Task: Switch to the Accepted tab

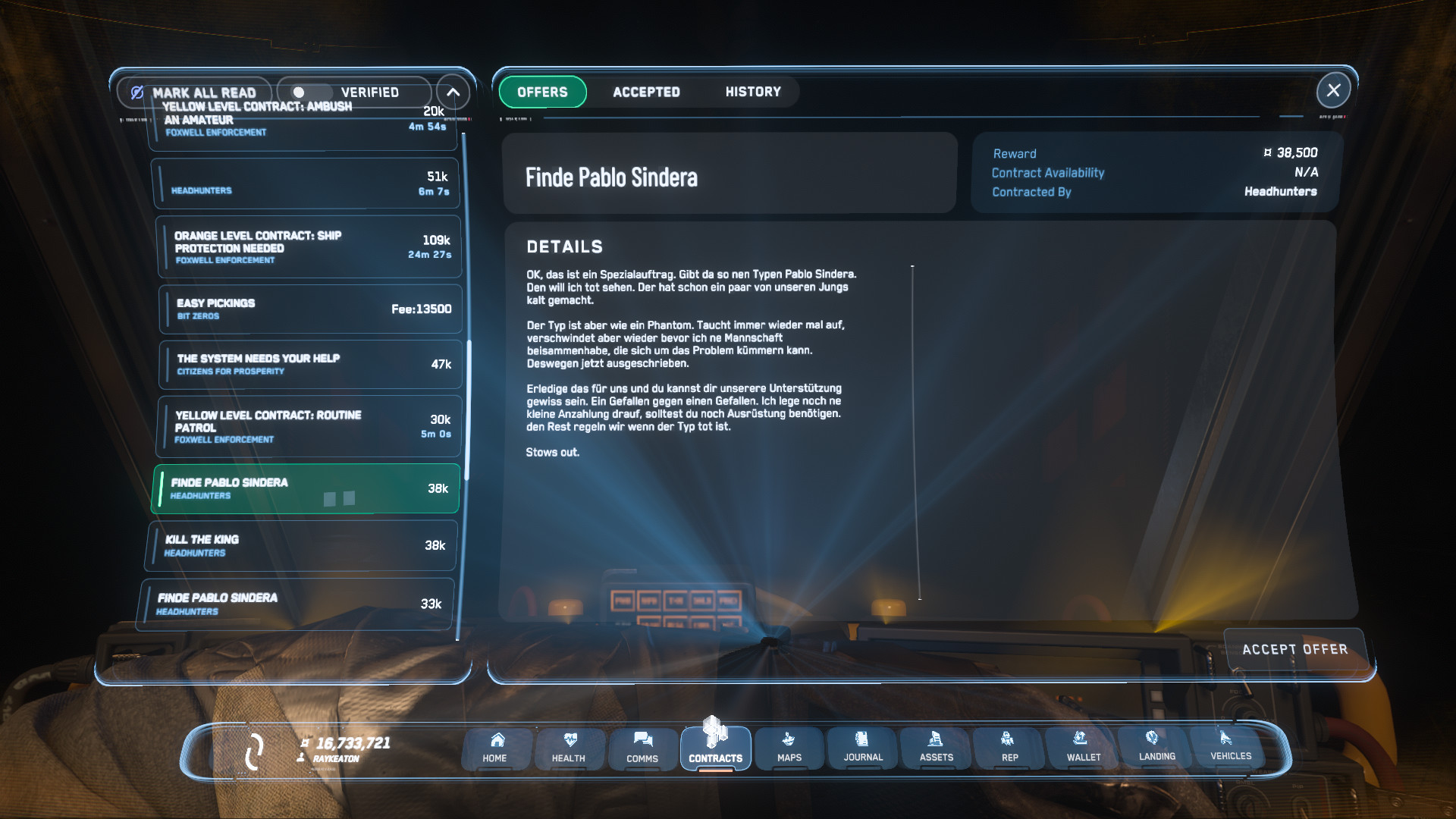Action: tap(646, 92)
